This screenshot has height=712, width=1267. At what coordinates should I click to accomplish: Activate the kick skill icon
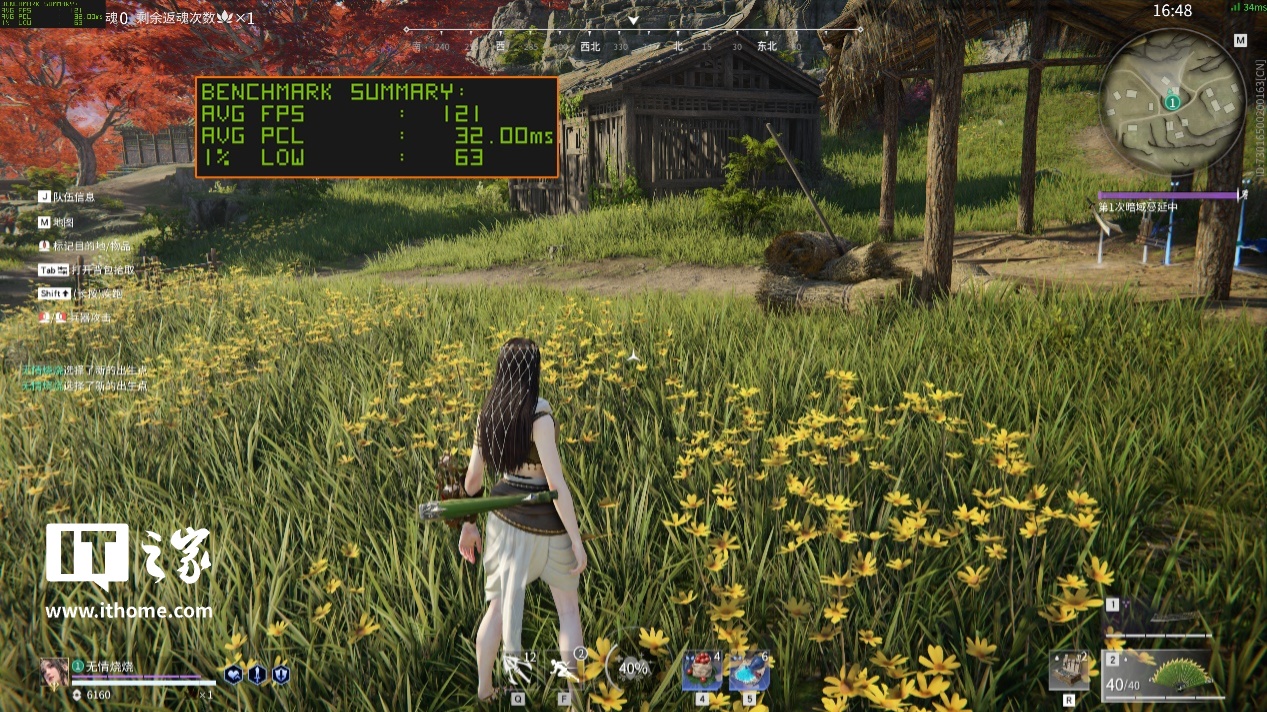[x=518, y=670]
